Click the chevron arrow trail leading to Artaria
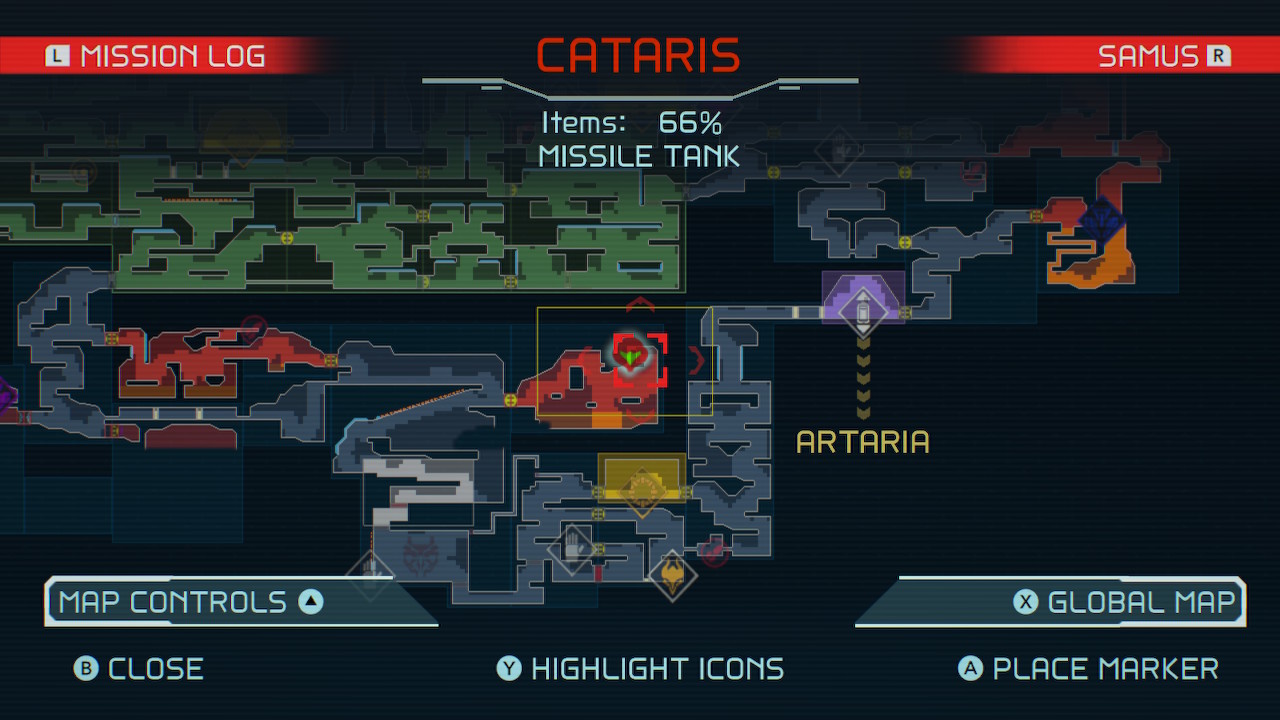 point(863,375)
